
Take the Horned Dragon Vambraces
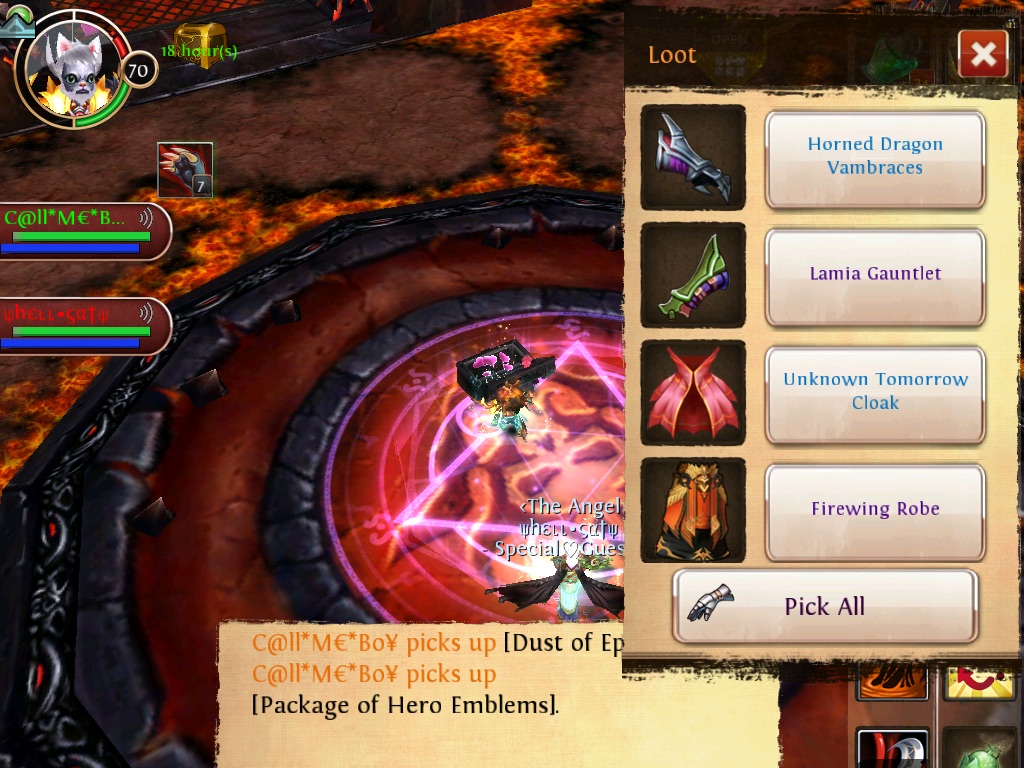(x=875, y=157)
